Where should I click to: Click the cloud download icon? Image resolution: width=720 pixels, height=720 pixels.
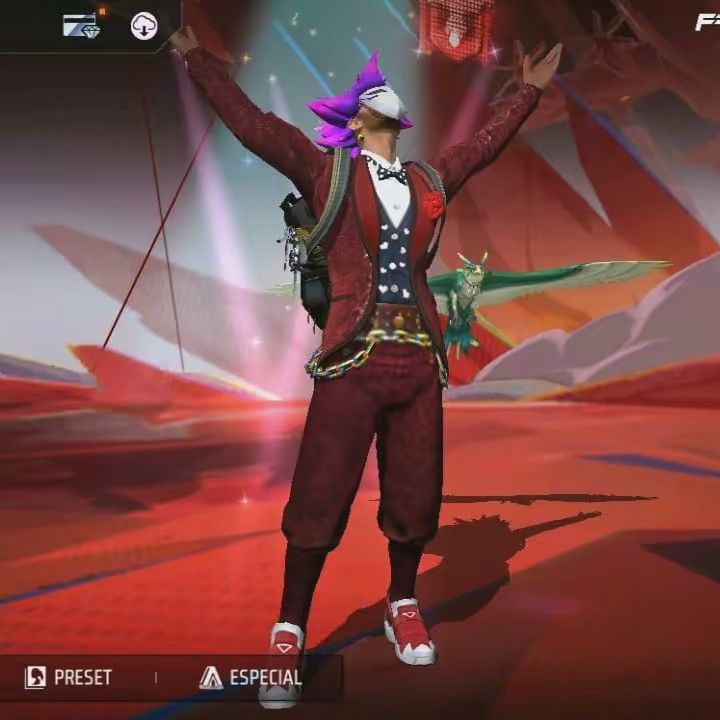(144, 26)
